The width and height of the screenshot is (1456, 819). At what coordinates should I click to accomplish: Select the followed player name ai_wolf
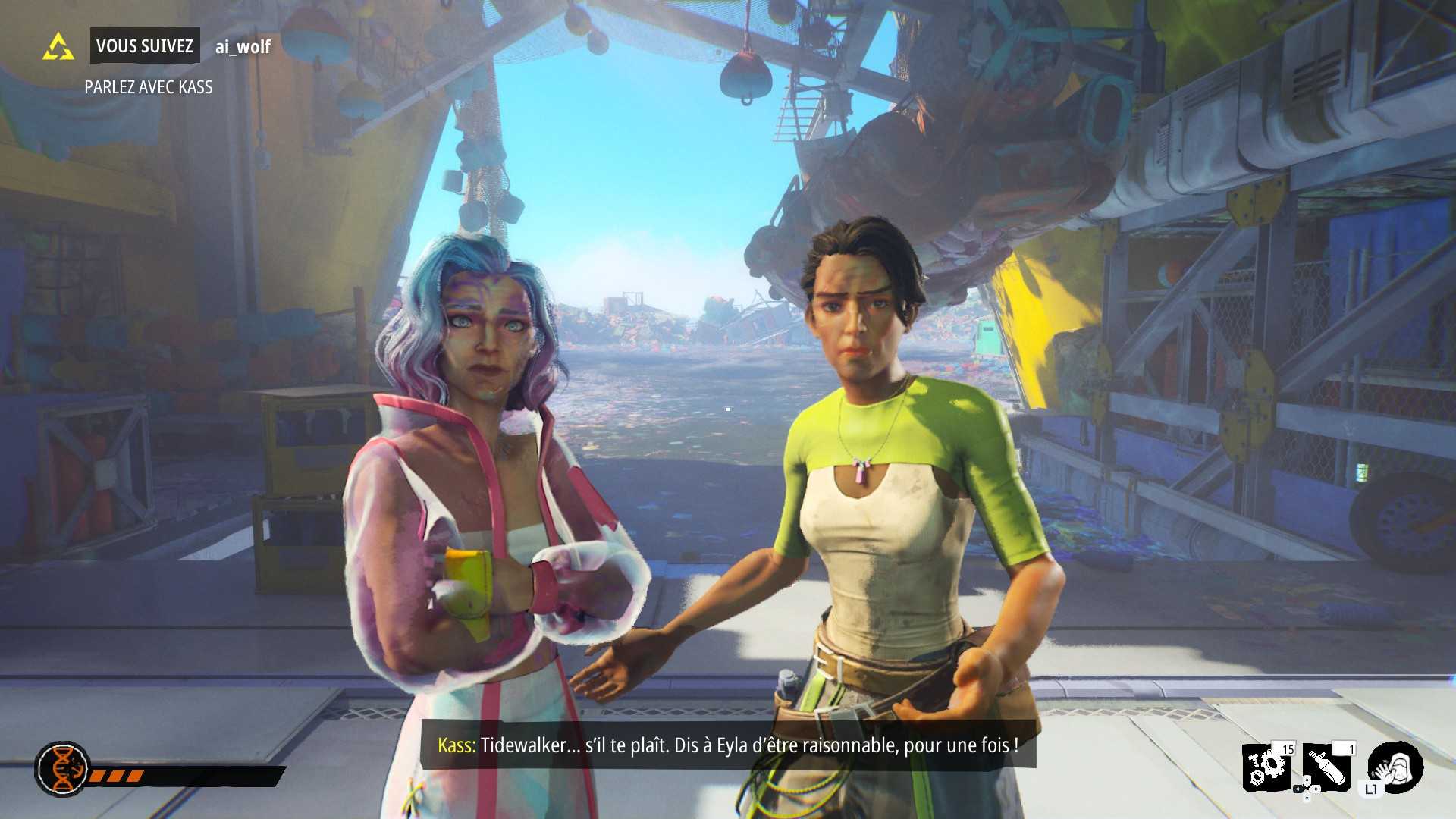[x=243, y=47]
